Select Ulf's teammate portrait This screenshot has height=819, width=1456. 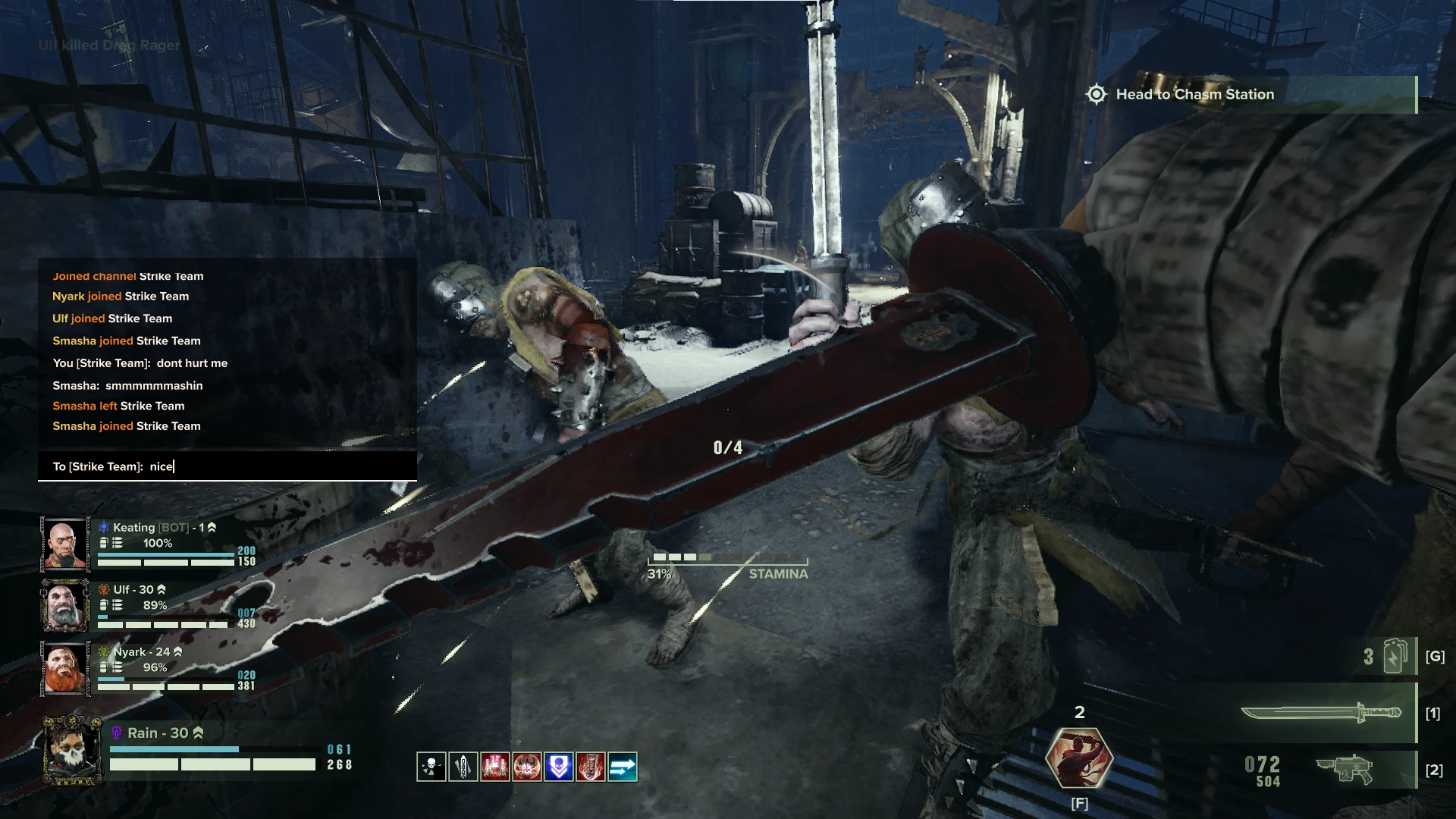click(64, 605)
